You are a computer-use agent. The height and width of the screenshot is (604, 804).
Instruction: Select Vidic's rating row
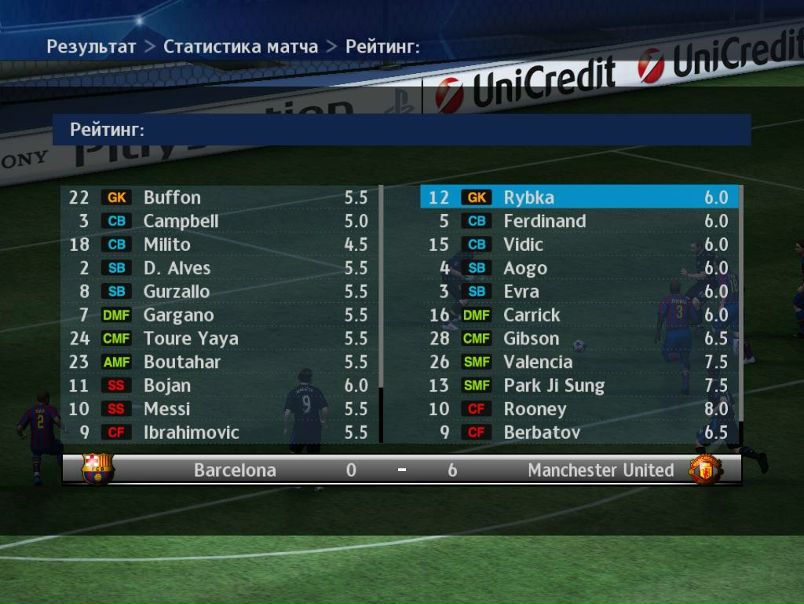click(x=578, y=245)
